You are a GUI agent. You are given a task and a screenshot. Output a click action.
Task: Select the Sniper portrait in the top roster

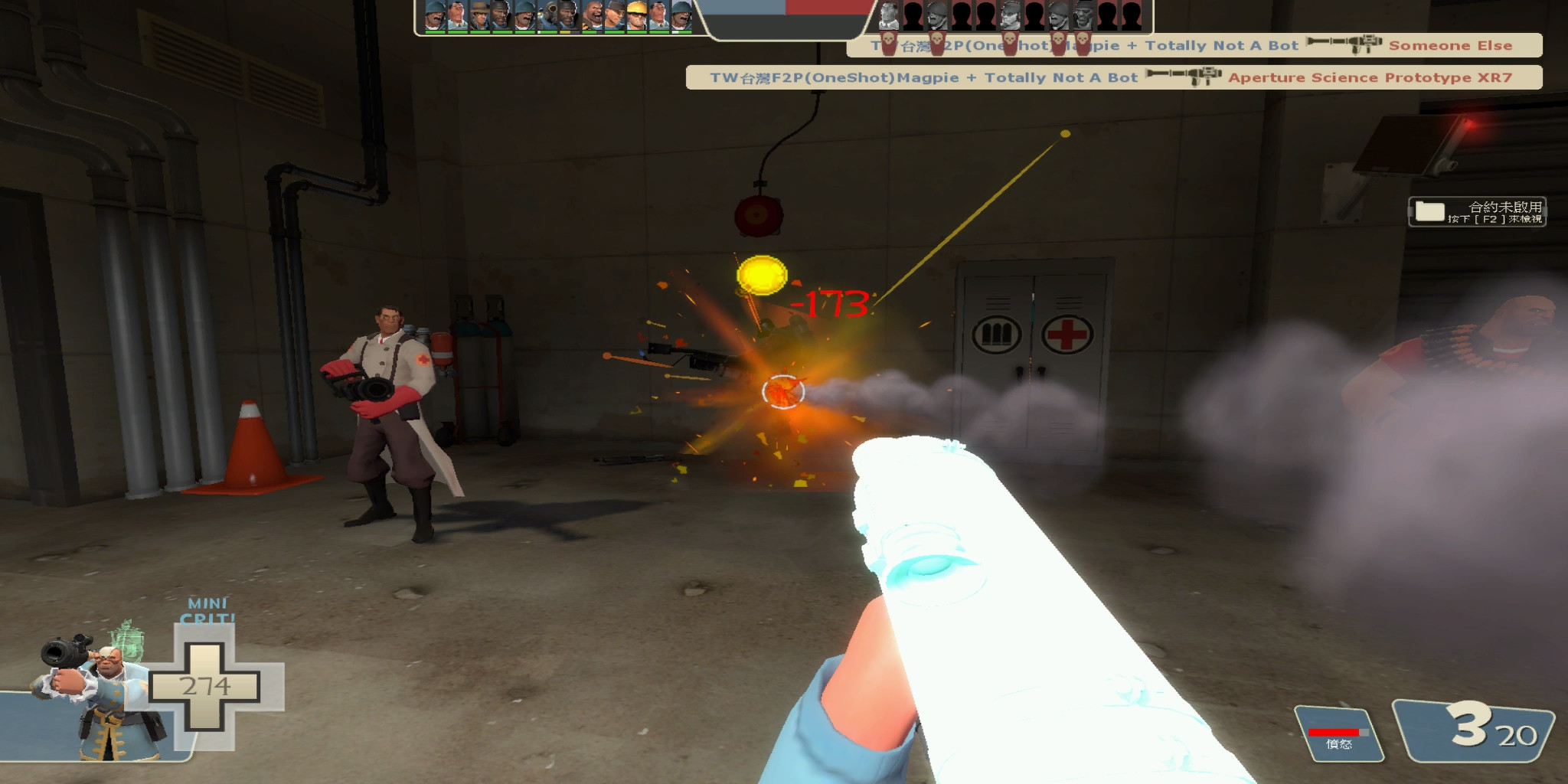pyautogui.click(x=479, y=17)
